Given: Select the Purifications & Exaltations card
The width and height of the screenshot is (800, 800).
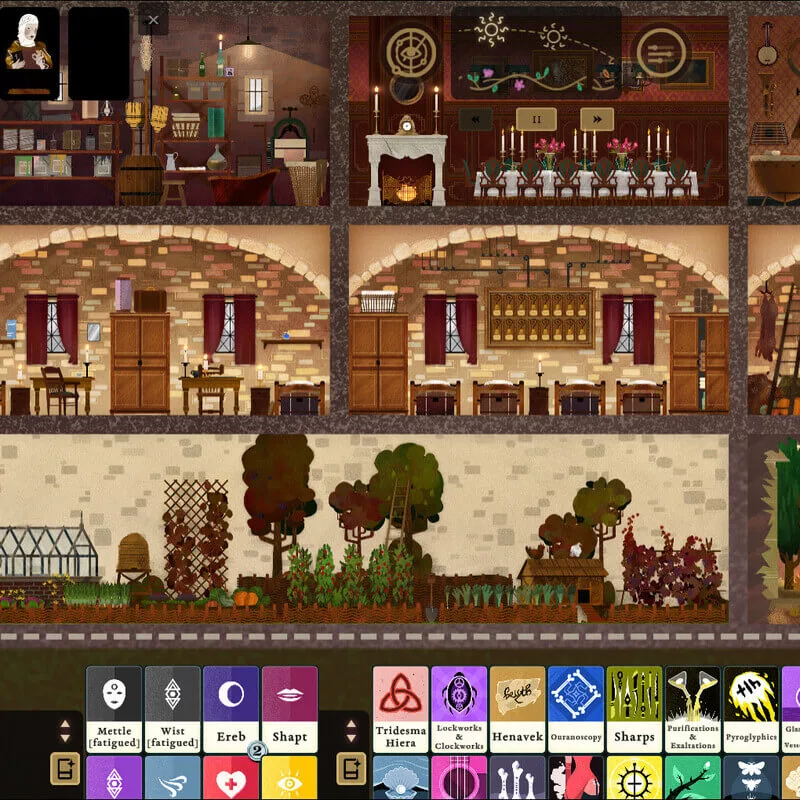Looking at the screenshot, I should tap(693, 709).
